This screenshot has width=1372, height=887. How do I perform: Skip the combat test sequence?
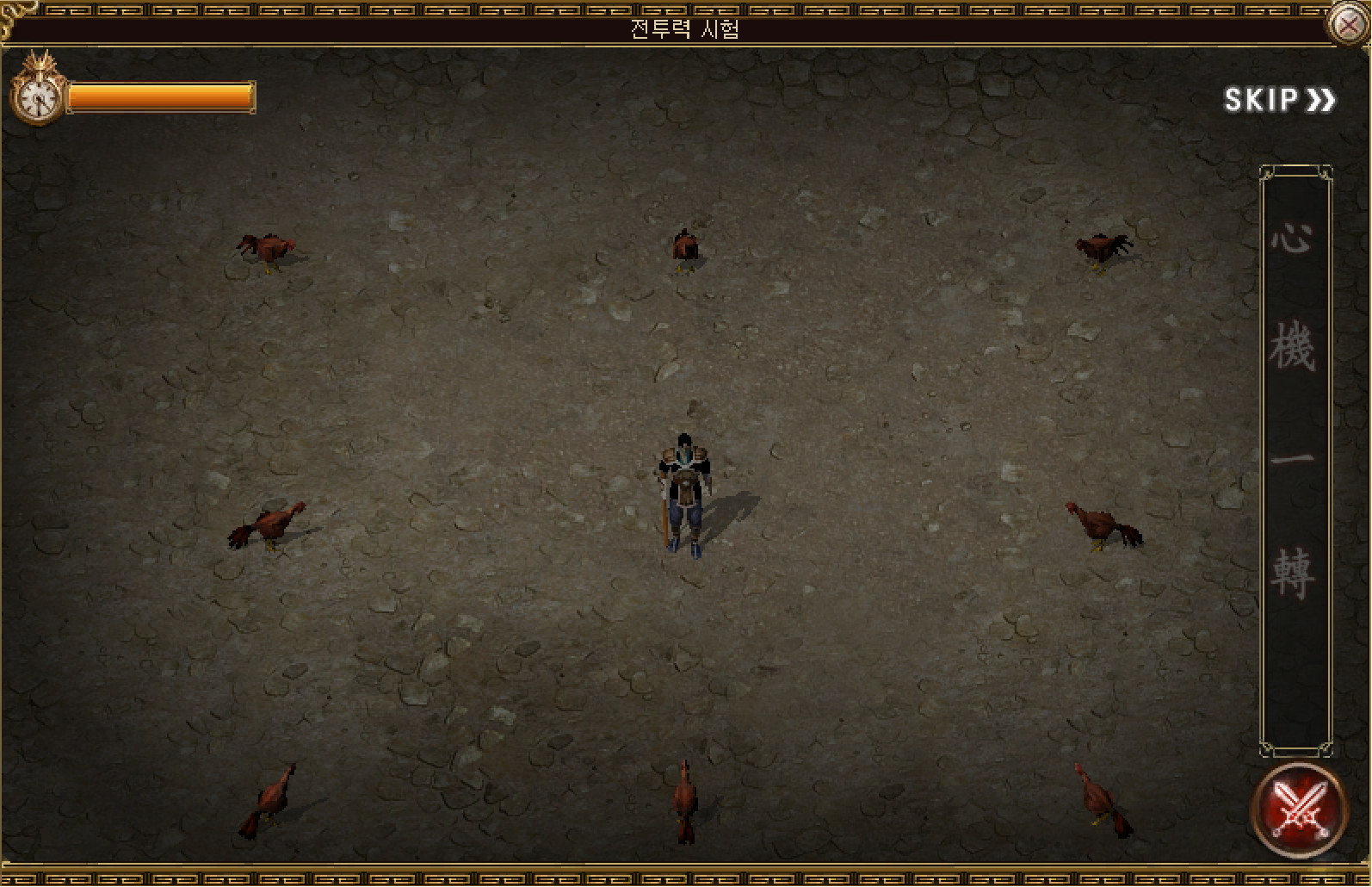(x=1279, y=100)
